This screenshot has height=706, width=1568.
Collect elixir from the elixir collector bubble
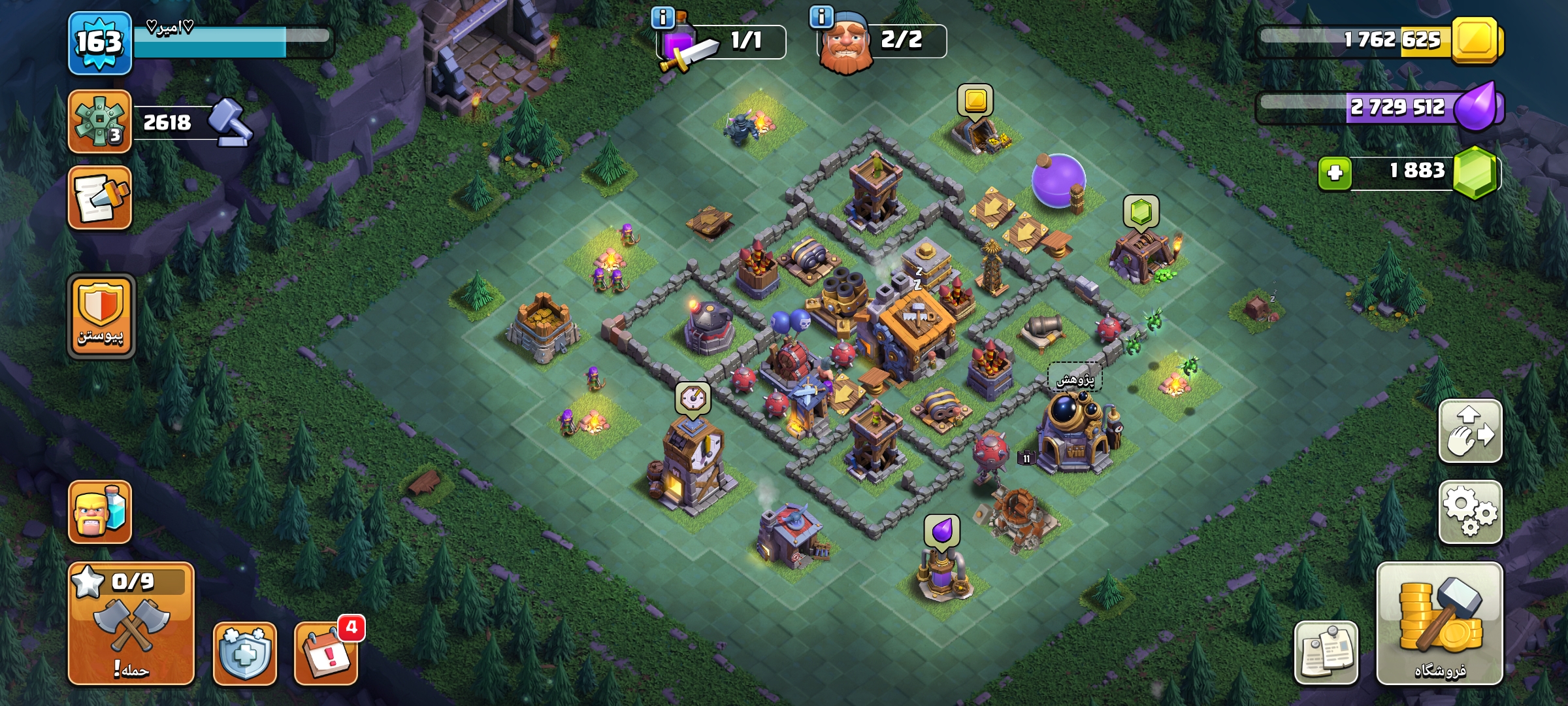coord(941,530)
